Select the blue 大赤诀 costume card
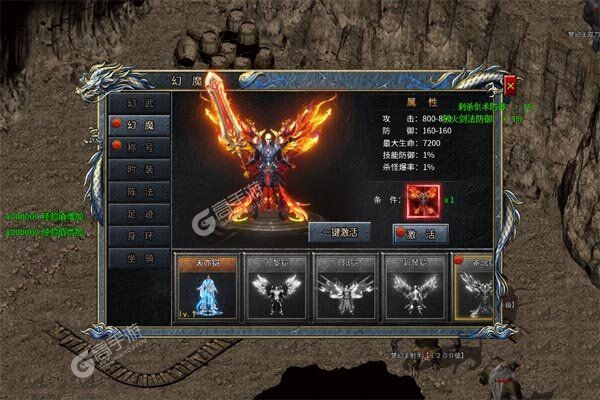Screen dimensions: 600x400 tap(207, 286)
